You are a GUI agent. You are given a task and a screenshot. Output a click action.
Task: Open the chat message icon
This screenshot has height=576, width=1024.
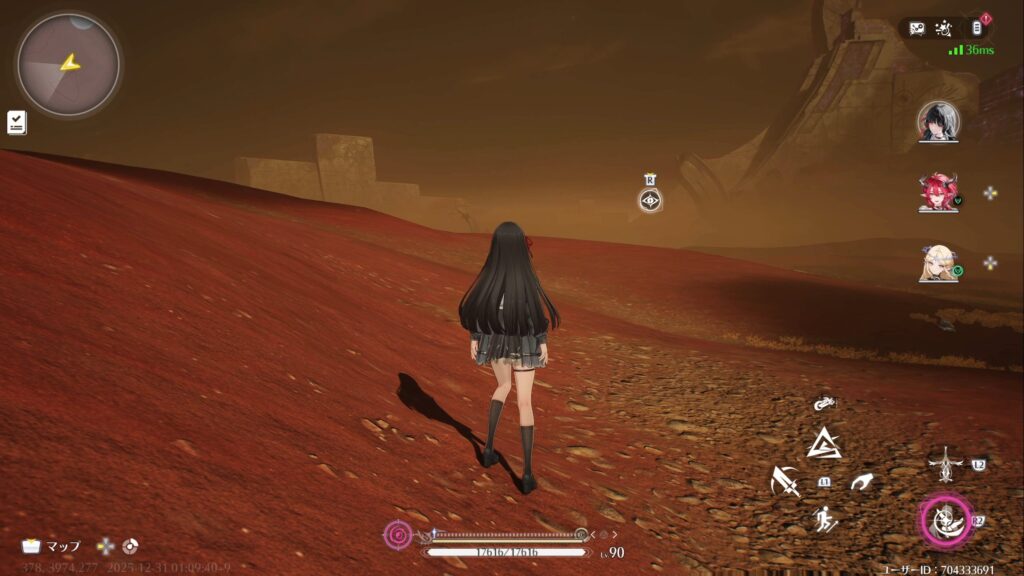coord(917,28)
